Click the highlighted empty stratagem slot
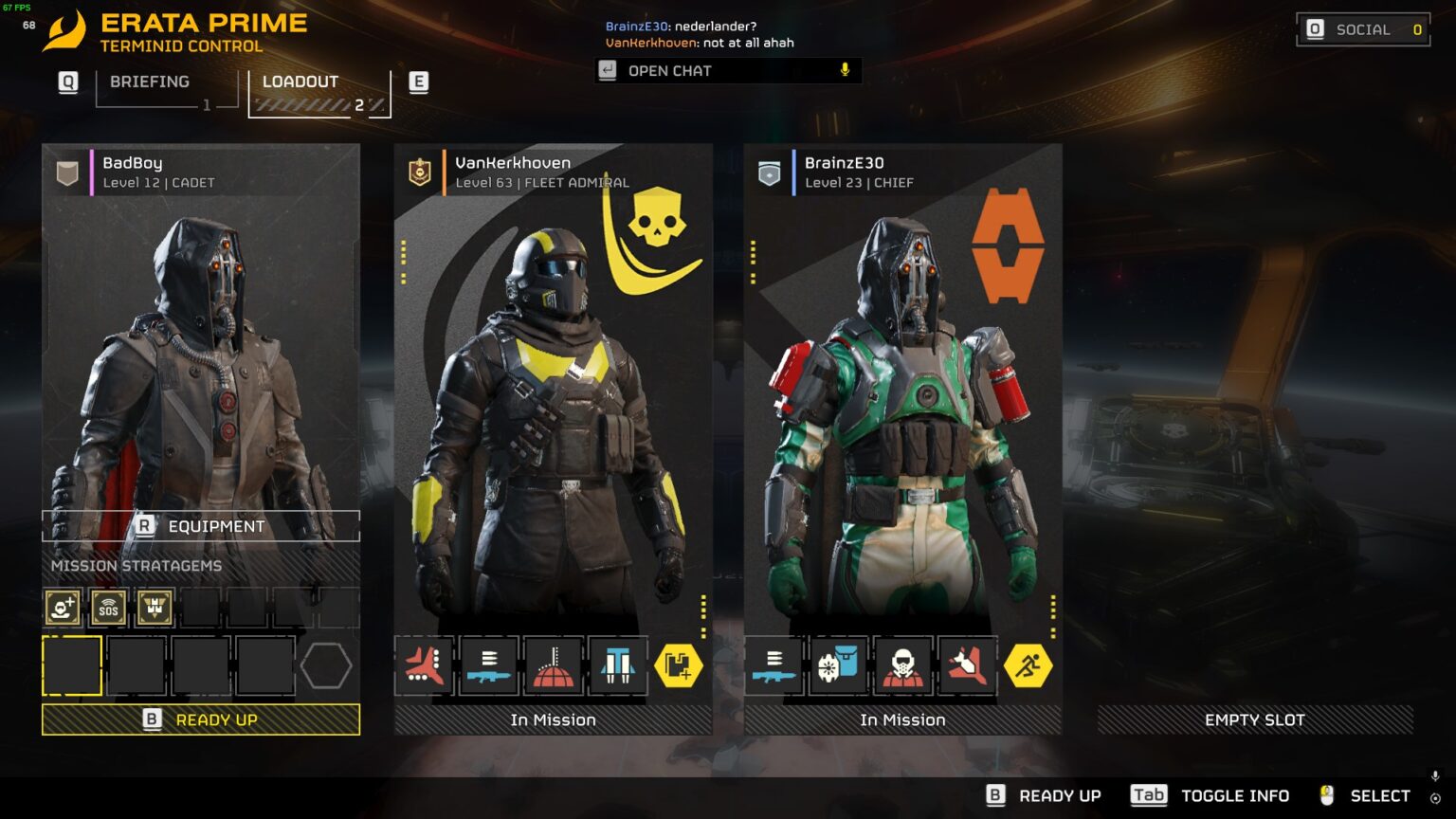 tap(72, 664)
